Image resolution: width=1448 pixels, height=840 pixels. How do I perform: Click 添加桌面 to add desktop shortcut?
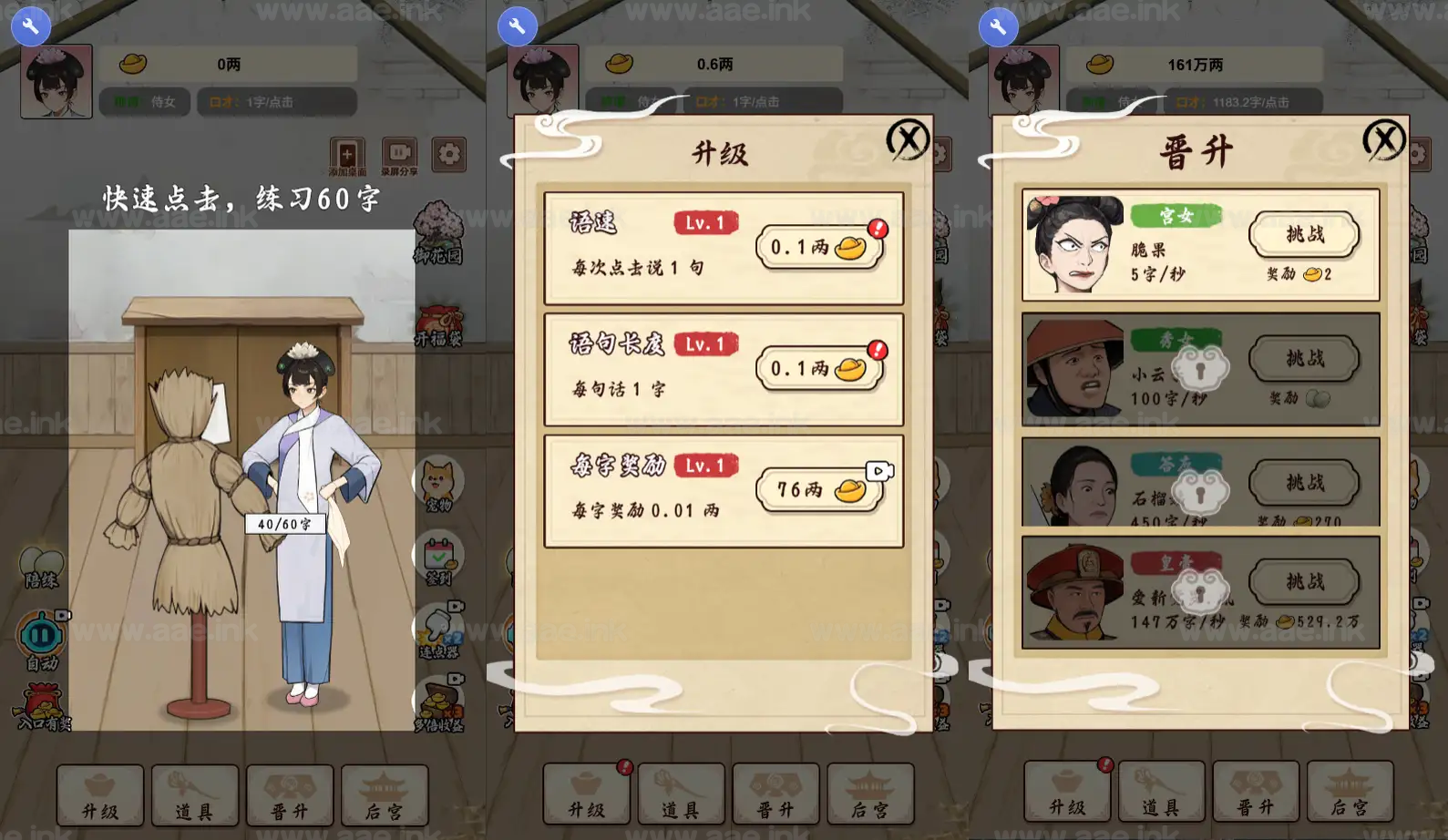(346, 154)
